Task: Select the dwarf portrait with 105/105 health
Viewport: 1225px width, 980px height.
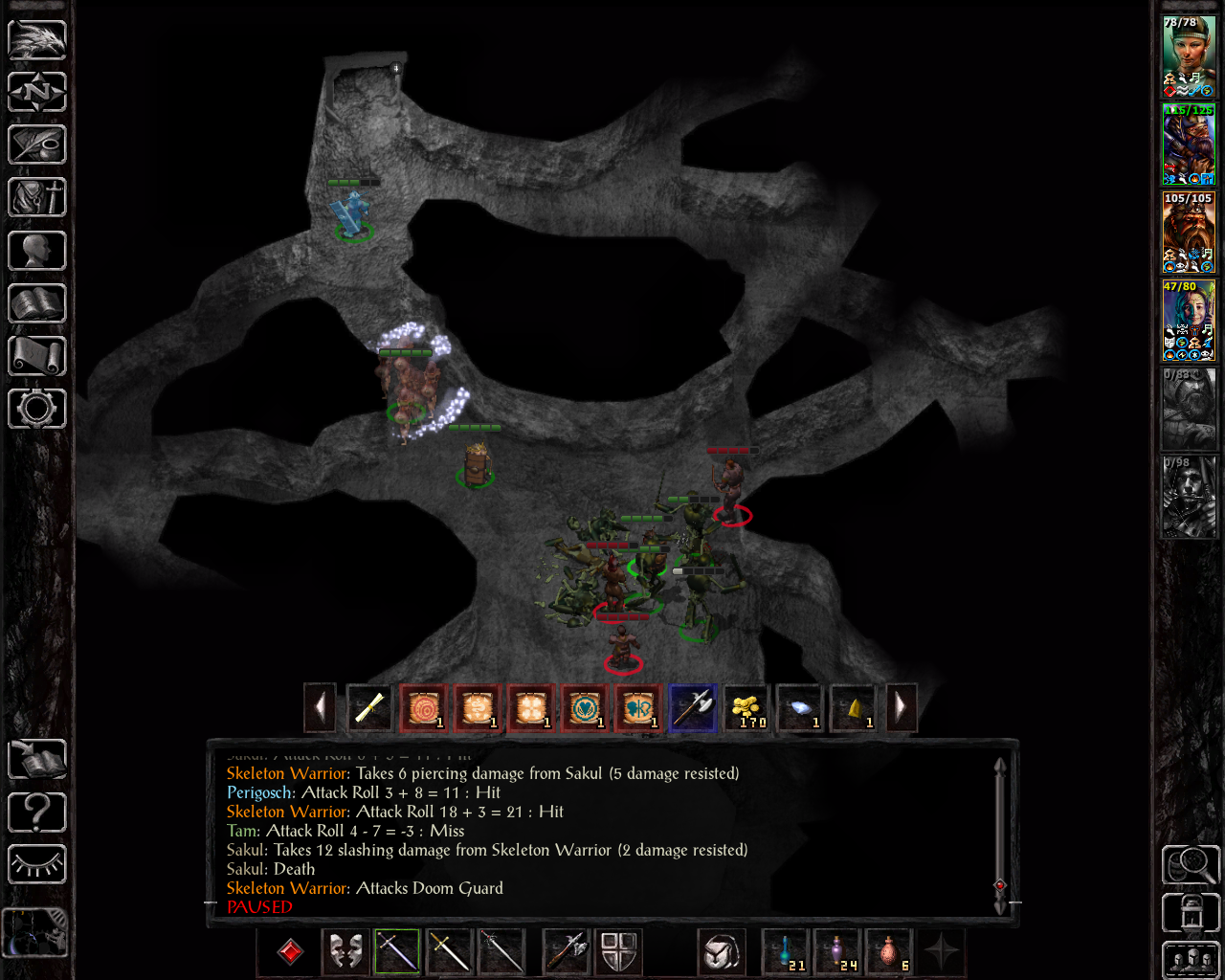Action: [1189, 233]
